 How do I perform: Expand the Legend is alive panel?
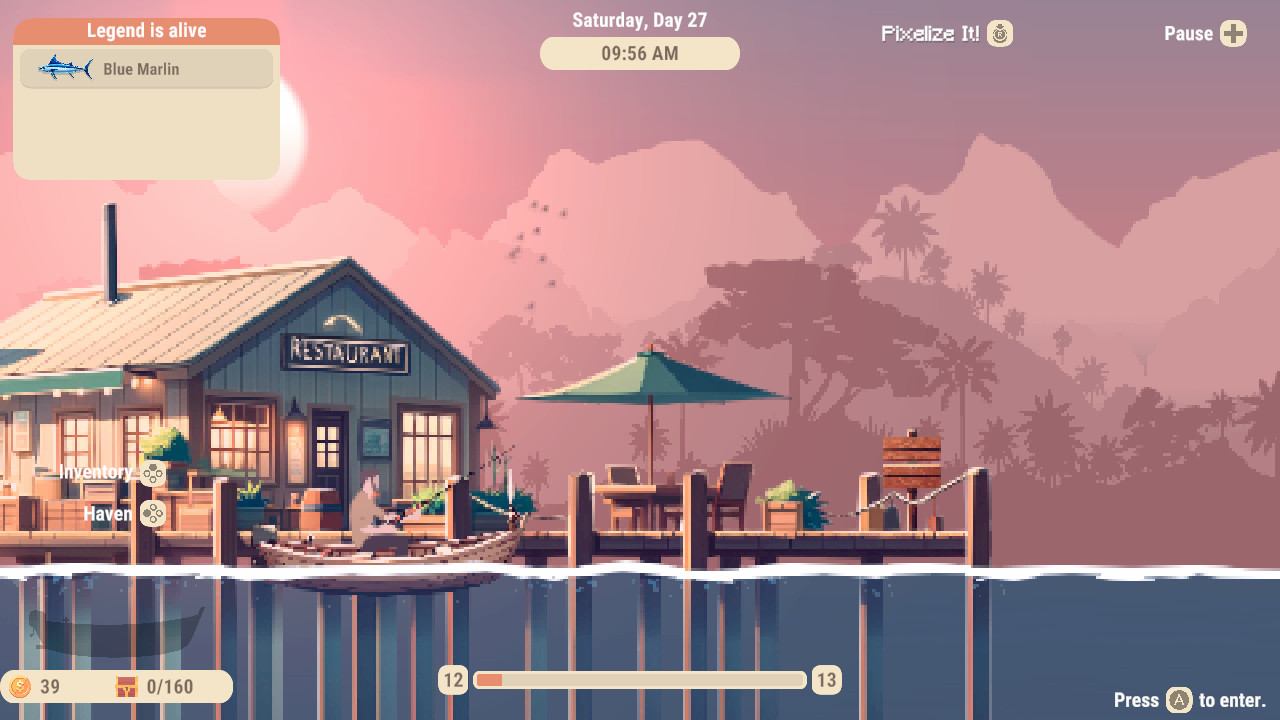pyautogui.click(x=146, y=30)
